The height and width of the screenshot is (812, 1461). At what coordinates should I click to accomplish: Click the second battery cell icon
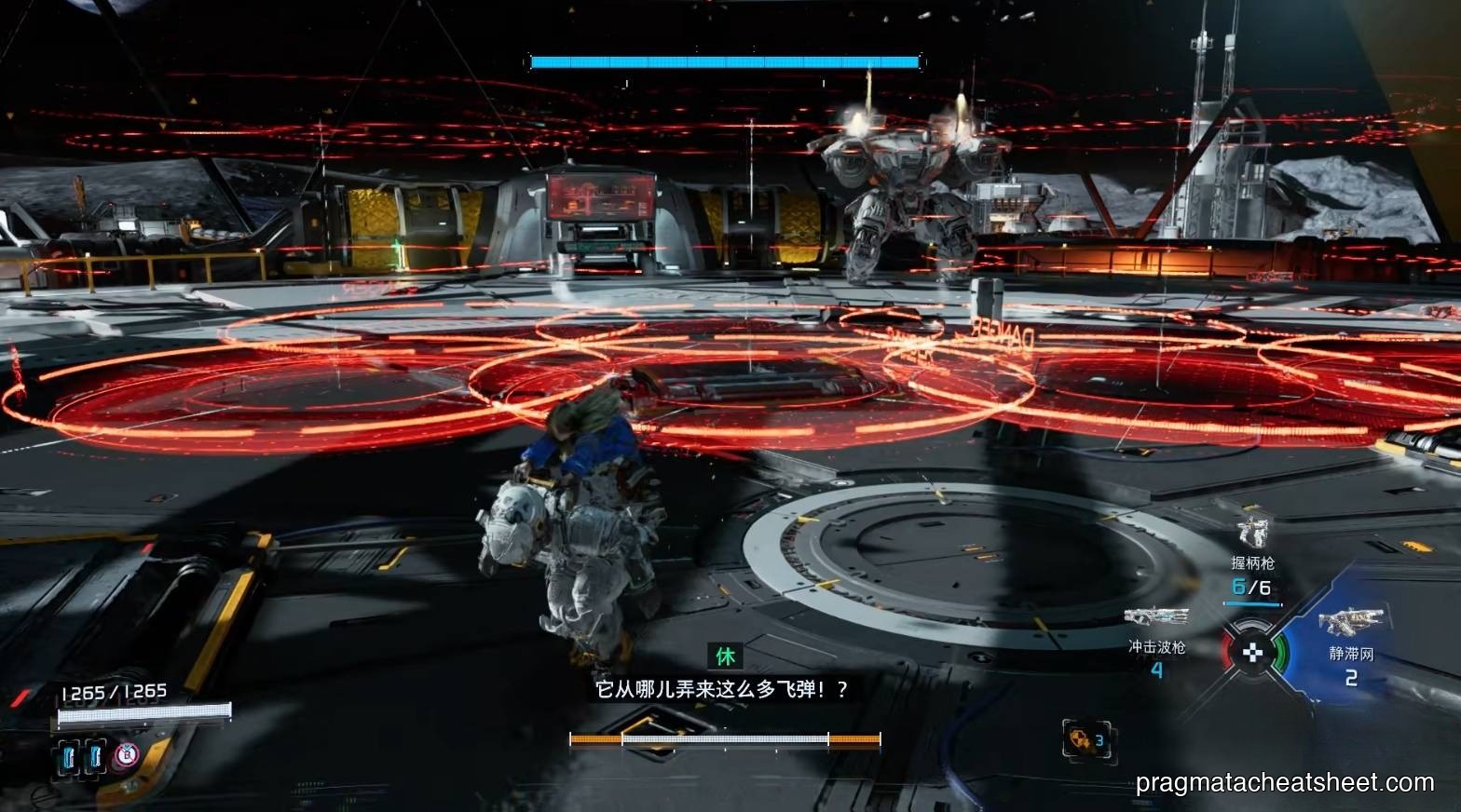coord(94,756)
